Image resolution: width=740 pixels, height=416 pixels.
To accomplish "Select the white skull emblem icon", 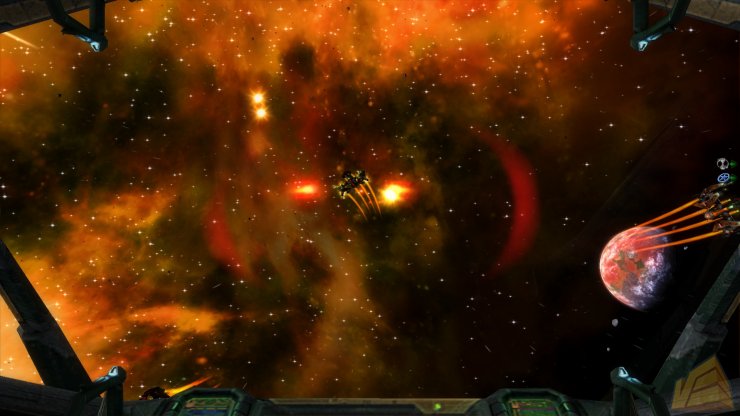I will click(722, 164).
